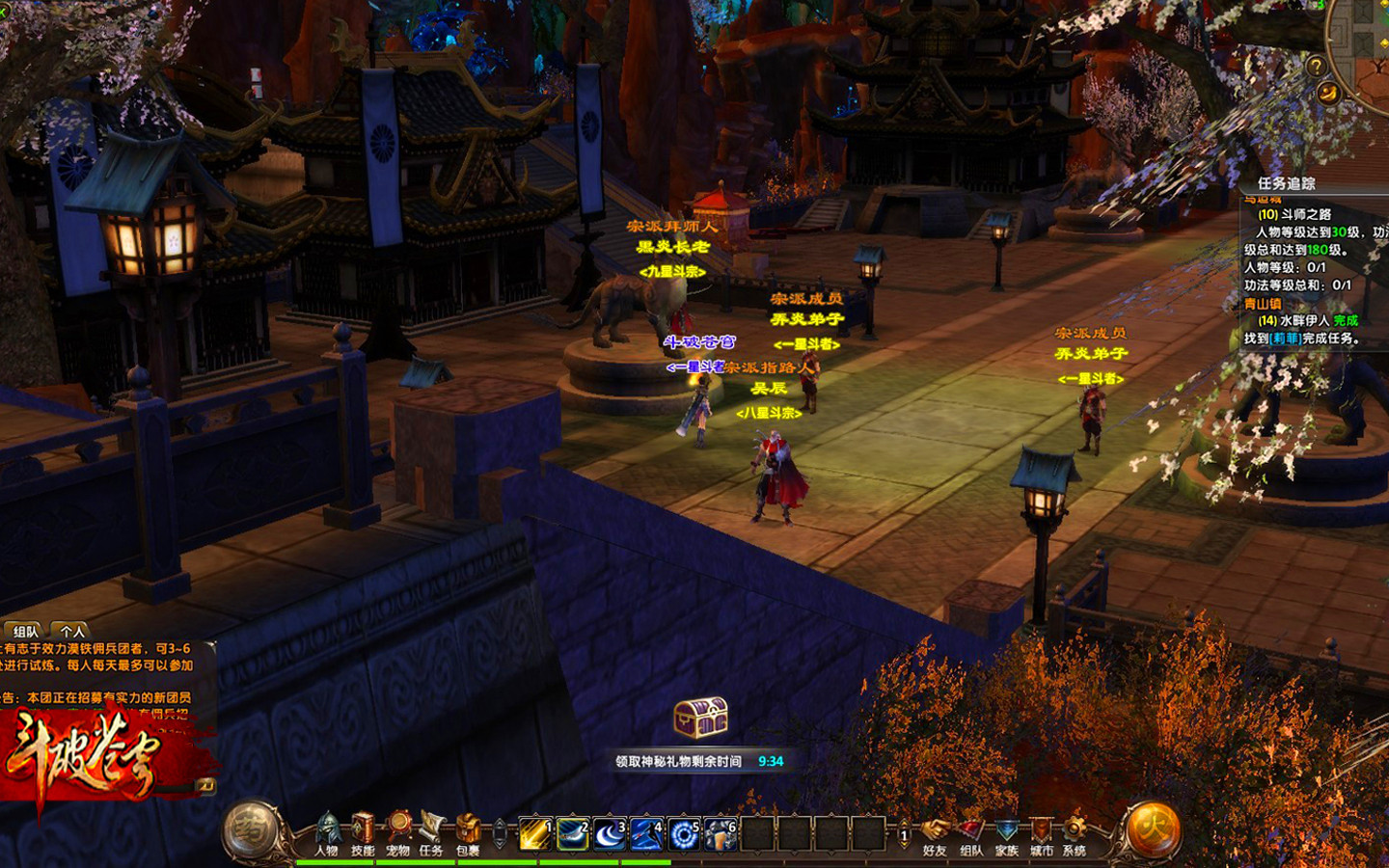This screenshot has height=868, width=1389.
Task: Open the 人物 character panel
Action: point(327,831)
